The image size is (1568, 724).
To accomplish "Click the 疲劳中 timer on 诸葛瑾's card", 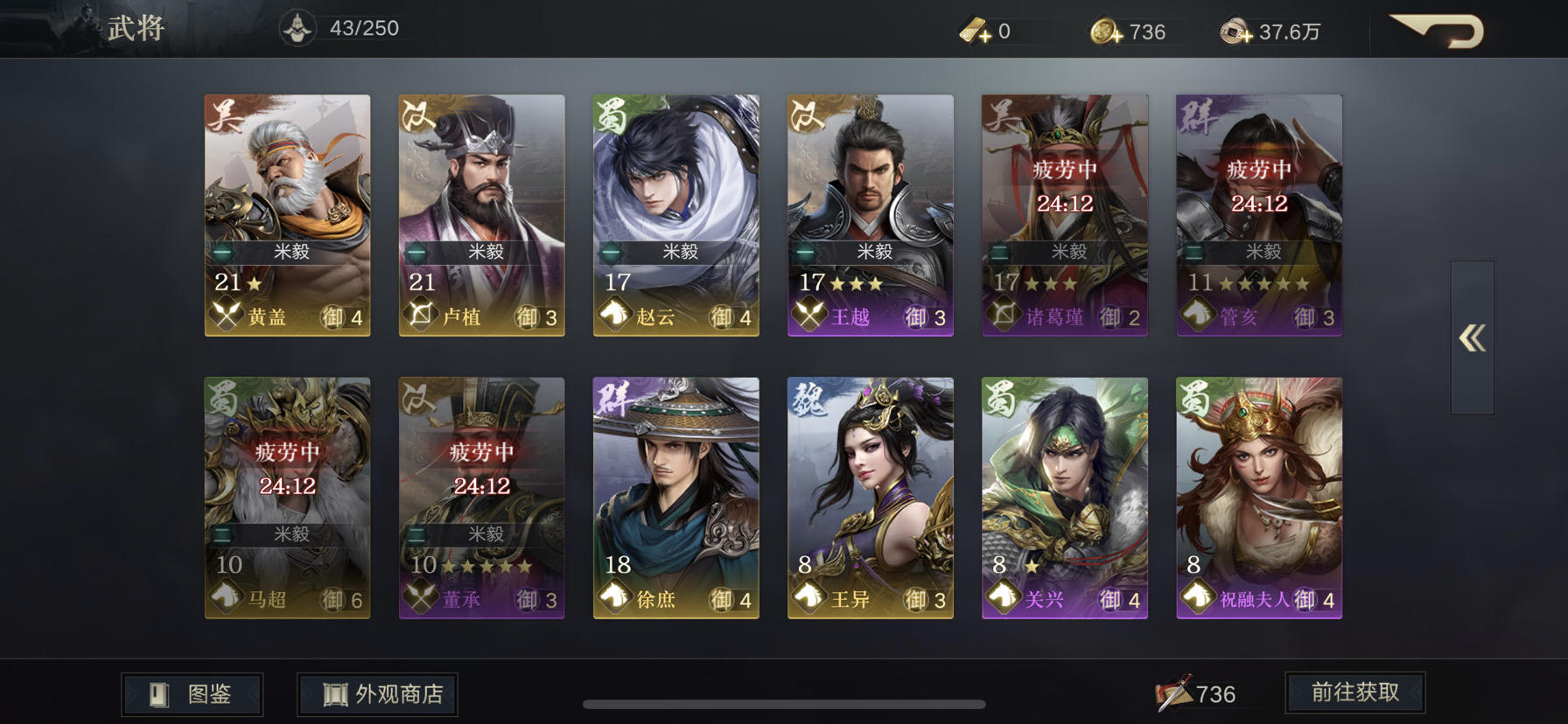I will tap(1063, 173).
